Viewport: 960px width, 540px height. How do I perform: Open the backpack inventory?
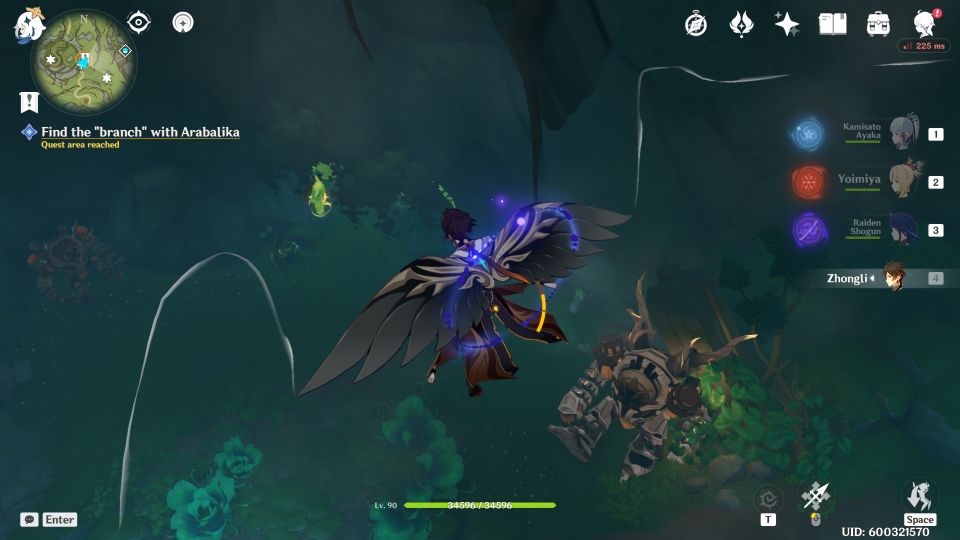(879, 24)
